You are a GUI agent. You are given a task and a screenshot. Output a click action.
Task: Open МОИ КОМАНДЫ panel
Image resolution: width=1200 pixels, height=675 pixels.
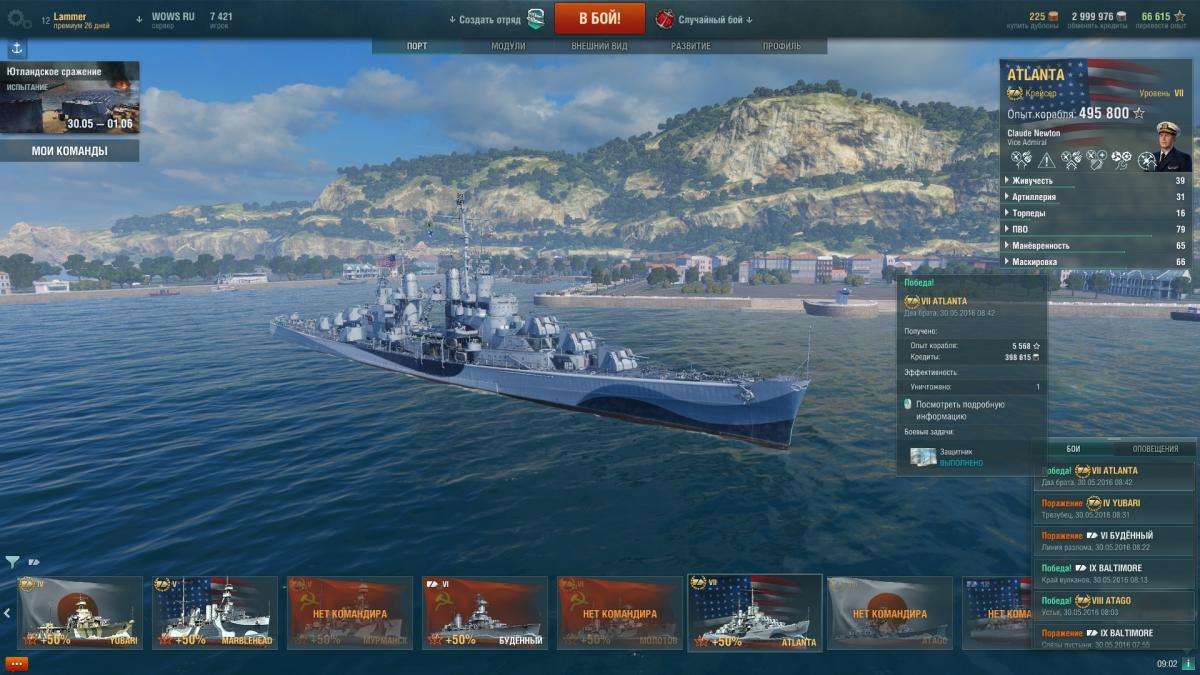tap(70, 151)
